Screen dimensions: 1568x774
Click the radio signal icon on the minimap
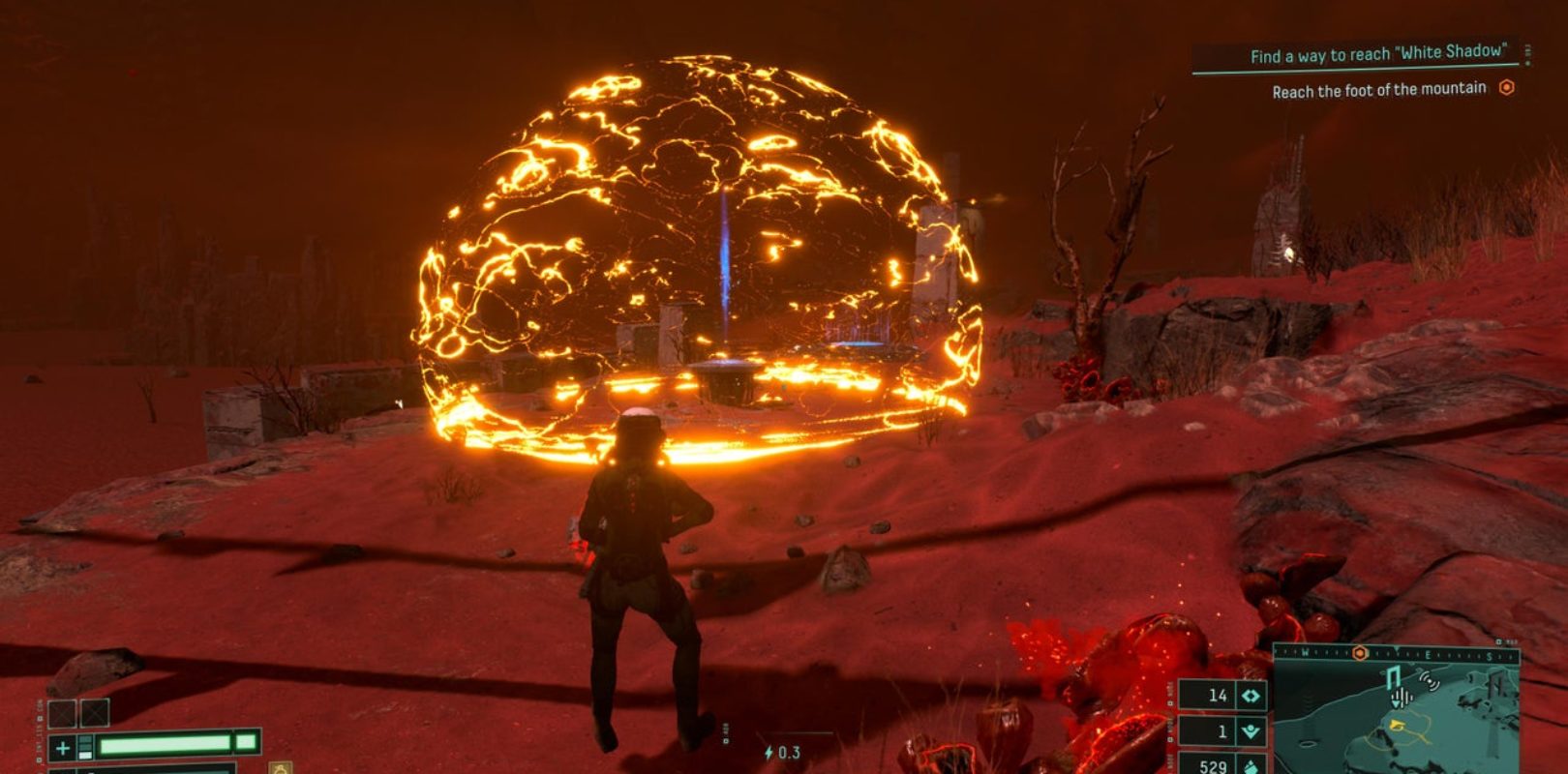pos(1429,683)
